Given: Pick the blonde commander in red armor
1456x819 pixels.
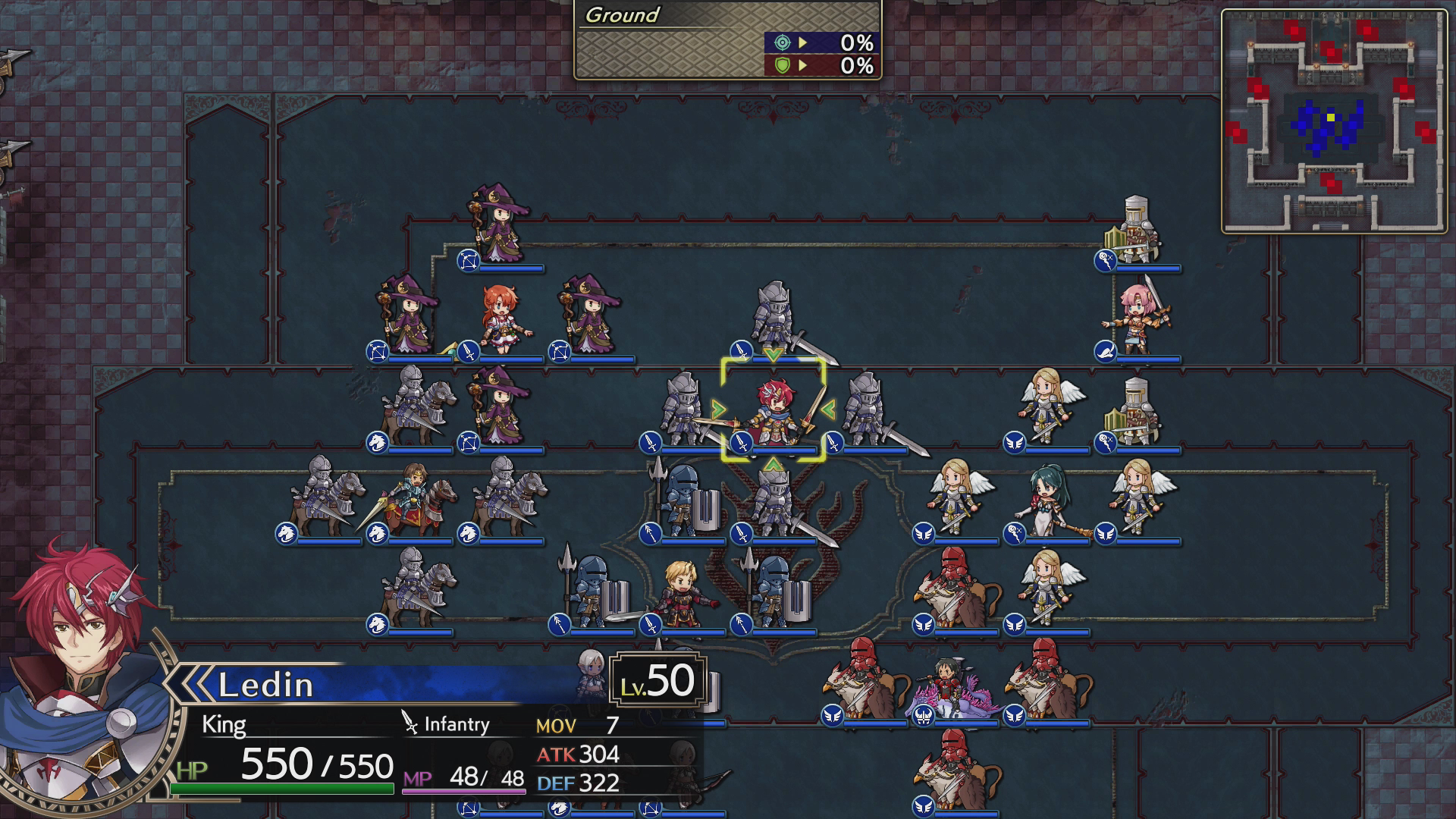Looking at the screenshot, I should pos(680,594).
